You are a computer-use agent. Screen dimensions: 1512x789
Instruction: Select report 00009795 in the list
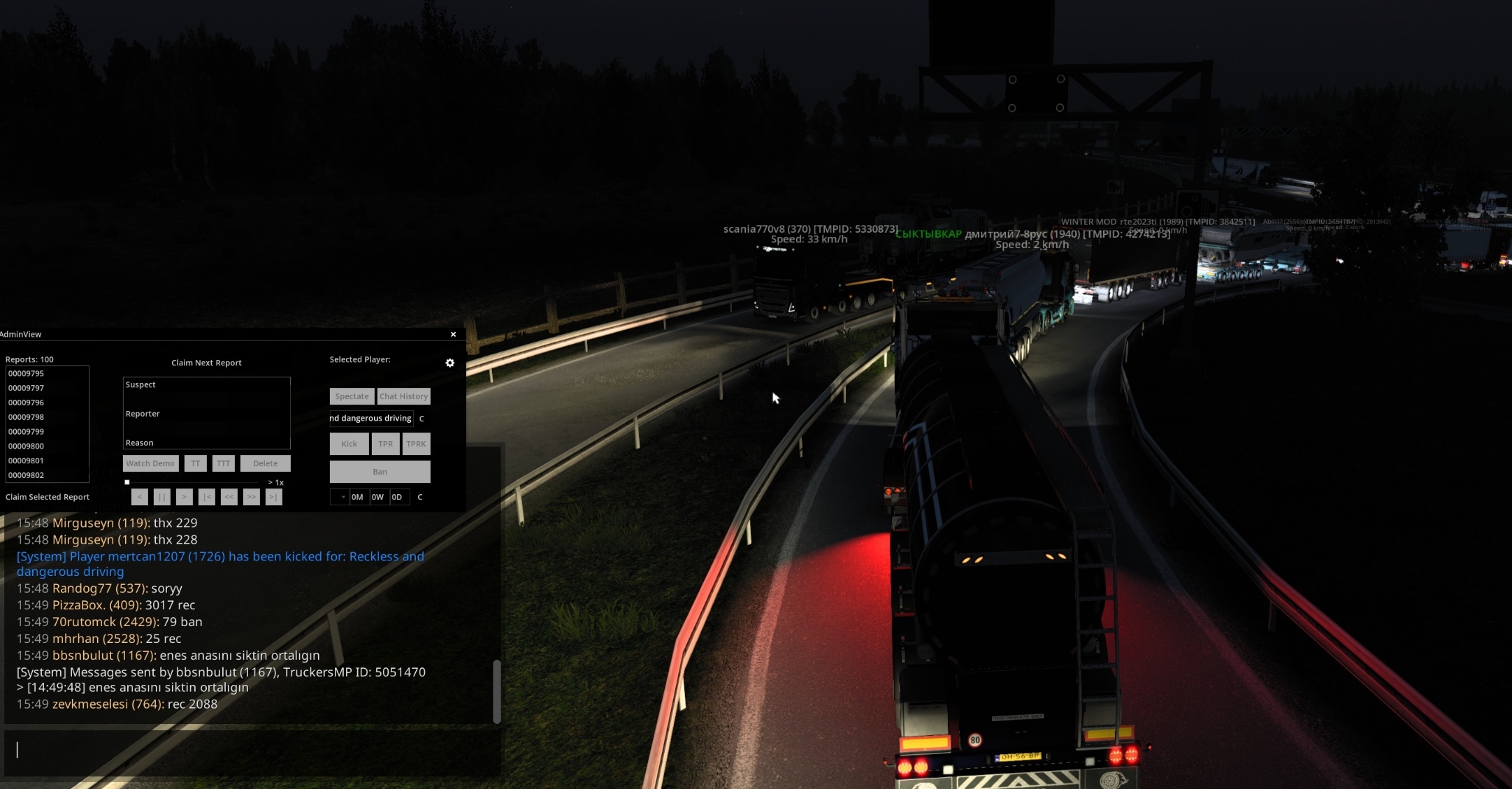[27, 373]
